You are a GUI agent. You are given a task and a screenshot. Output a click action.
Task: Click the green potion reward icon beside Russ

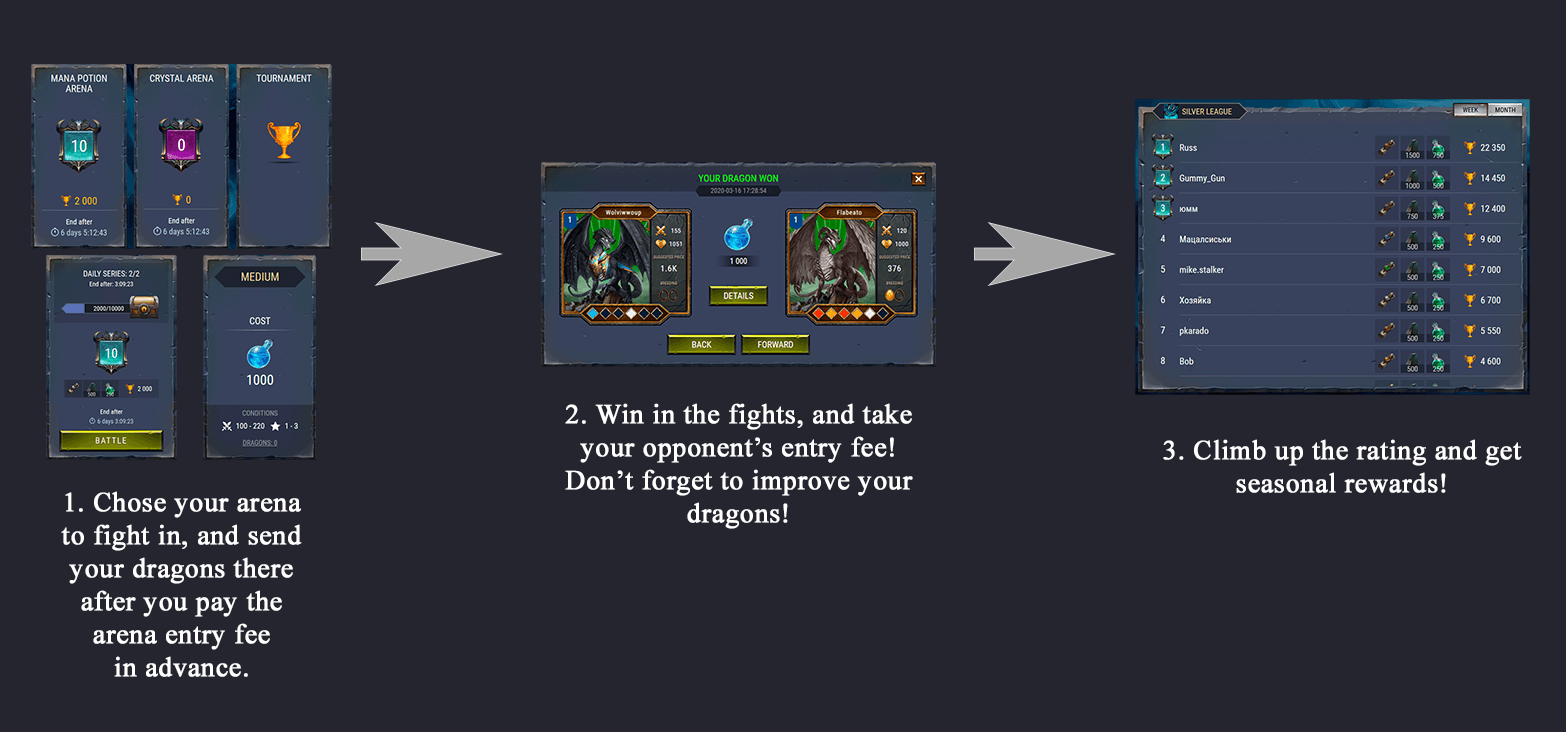[x=1436, y=147]
